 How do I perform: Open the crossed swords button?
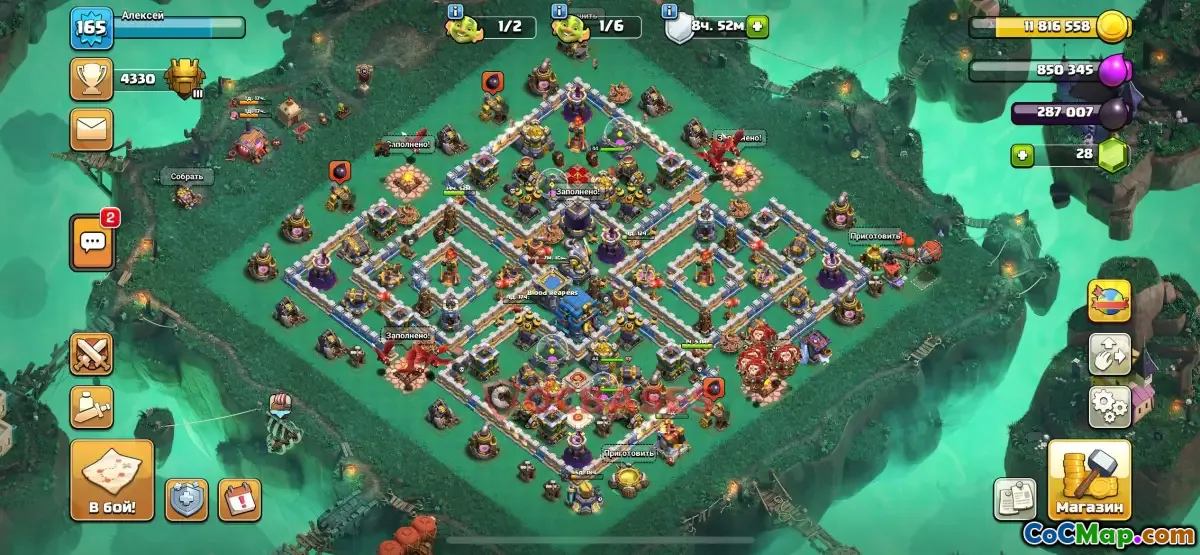pos(91,353)
